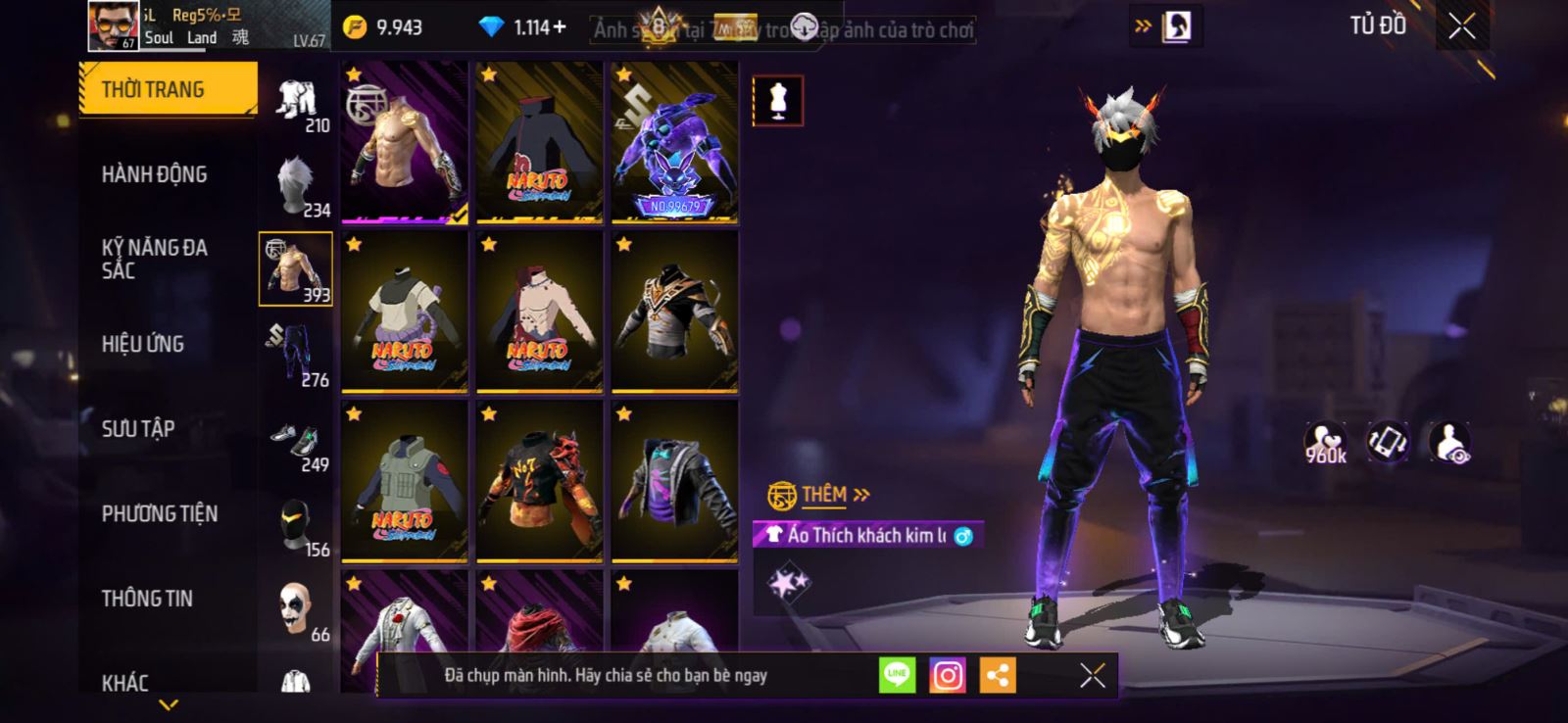Go to Sưu Tập tab
The image size is (1568, 723).
point(138,429)
